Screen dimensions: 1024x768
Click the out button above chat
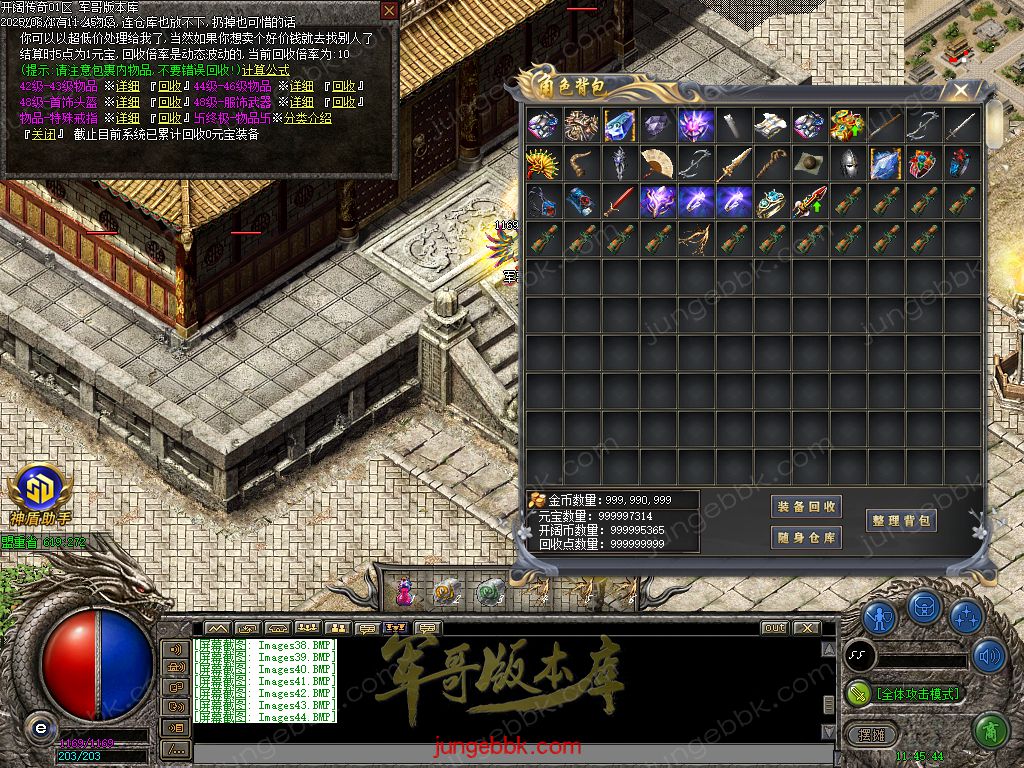click(774, 628)
